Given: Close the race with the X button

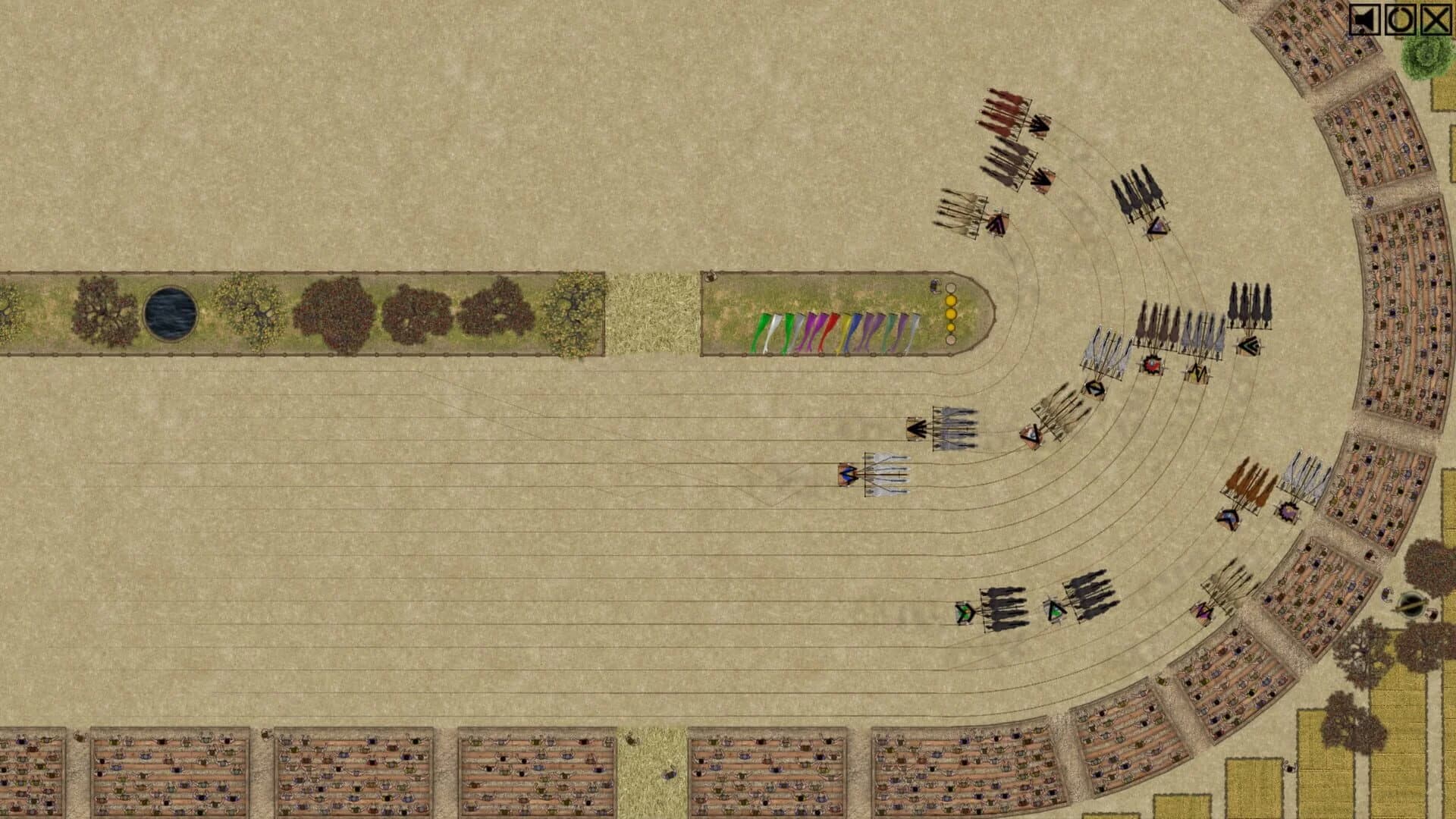Looking at the screenshot, I should pos(1436,20).
